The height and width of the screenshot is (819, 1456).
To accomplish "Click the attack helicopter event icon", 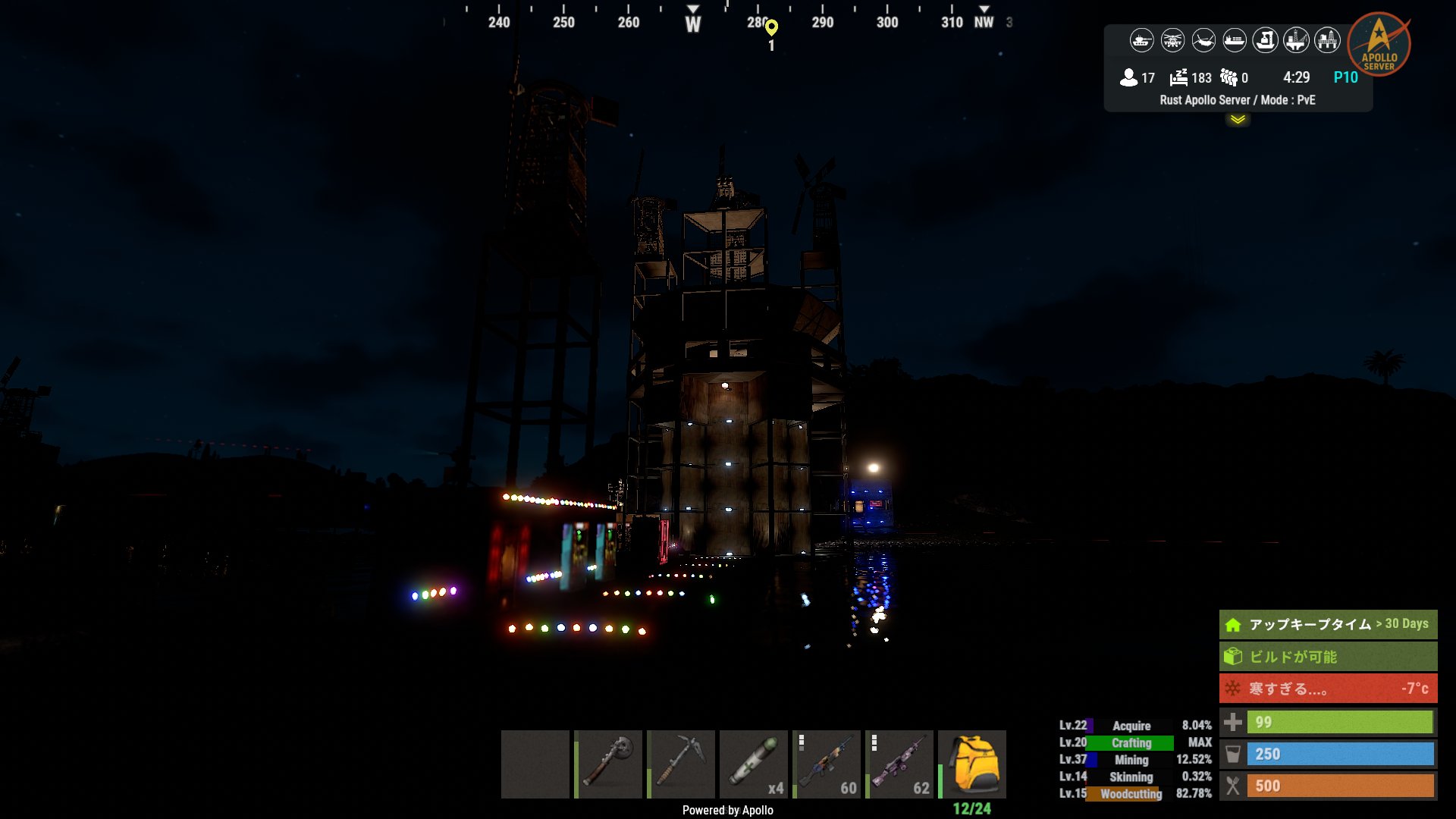I will pyautogui.click(x=1172, y=40).
